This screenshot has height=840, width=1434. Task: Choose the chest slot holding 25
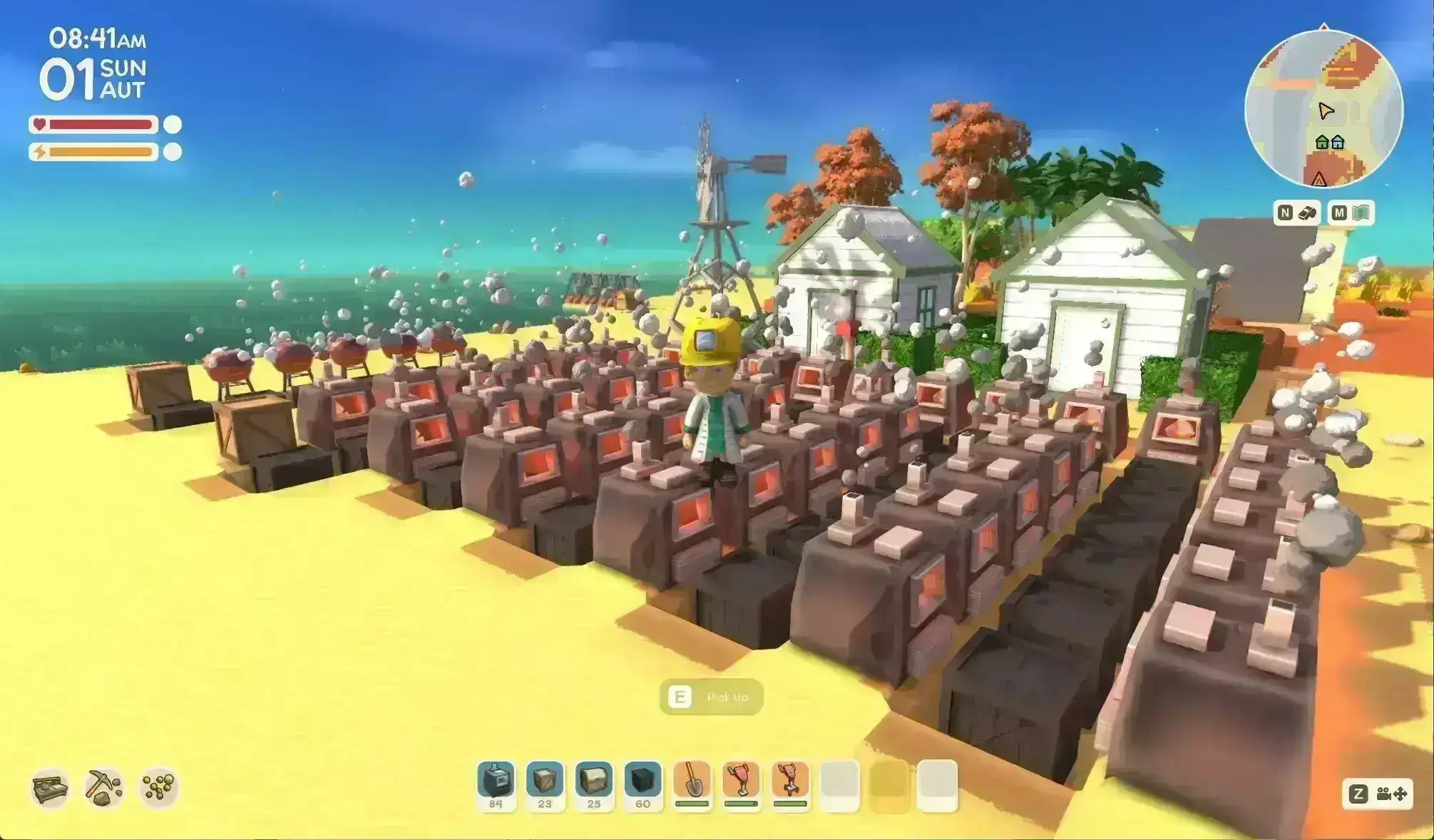coord(594,784)
